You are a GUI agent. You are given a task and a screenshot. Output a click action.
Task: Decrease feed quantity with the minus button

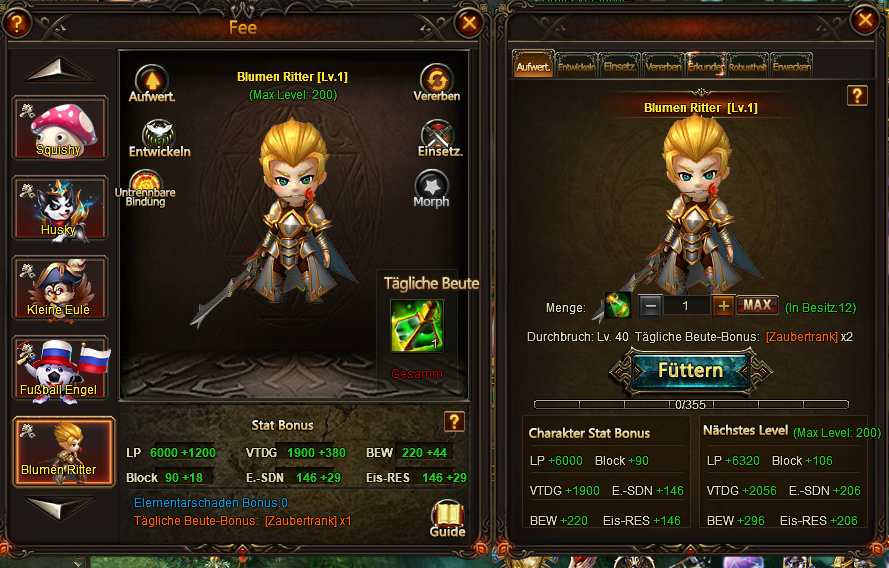click(x=649, y=305)
